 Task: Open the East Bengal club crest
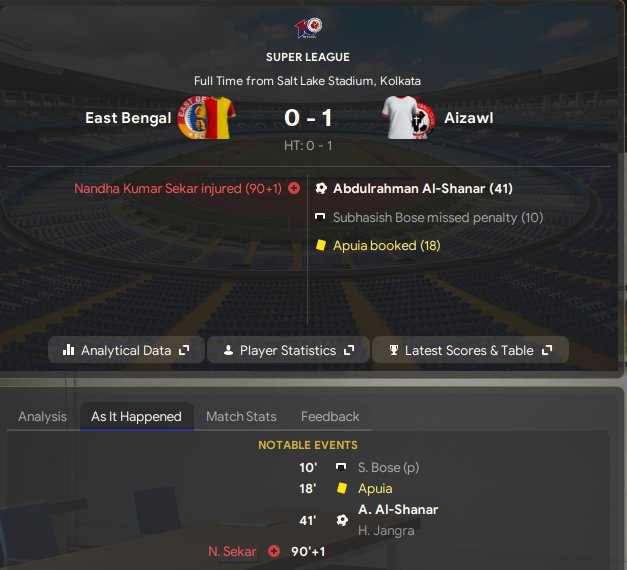pos(205,119)
